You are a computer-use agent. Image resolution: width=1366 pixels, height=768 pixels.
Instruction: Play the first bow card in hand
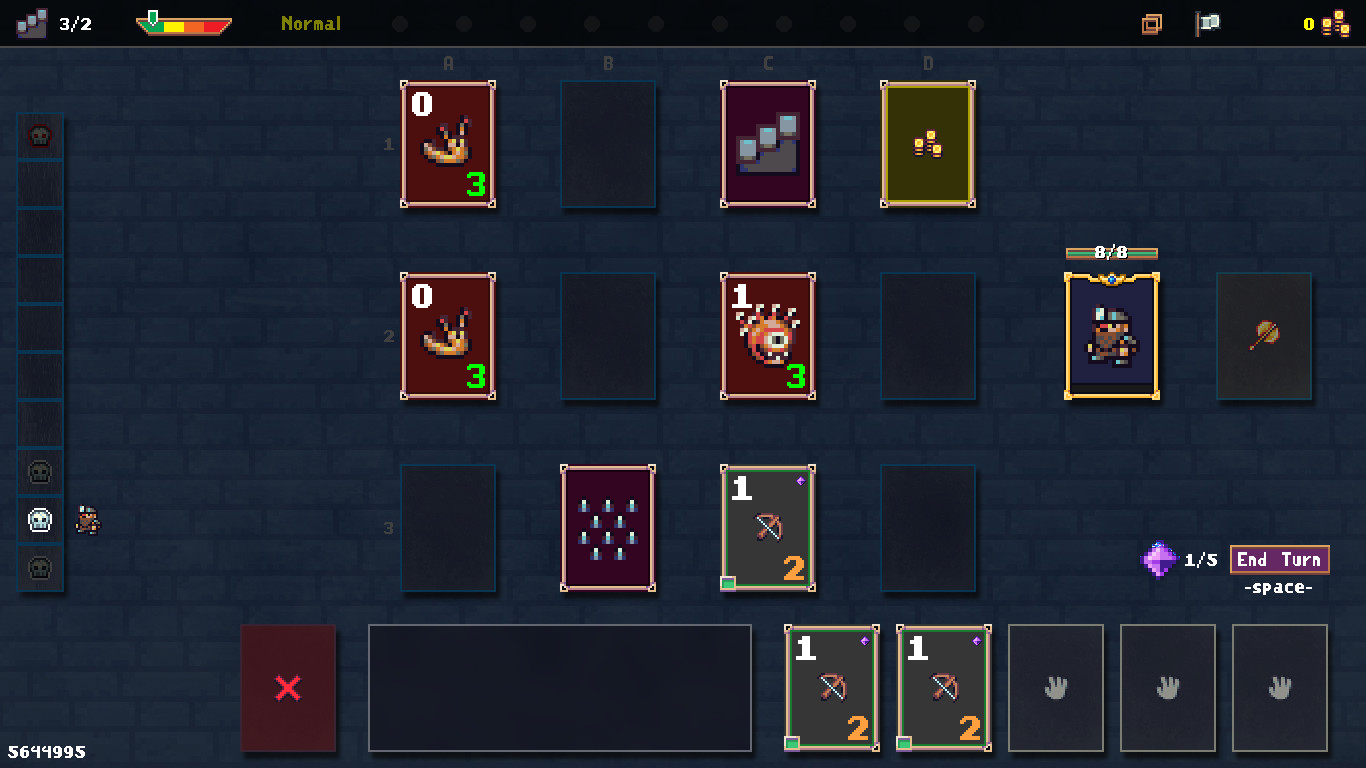830,688
